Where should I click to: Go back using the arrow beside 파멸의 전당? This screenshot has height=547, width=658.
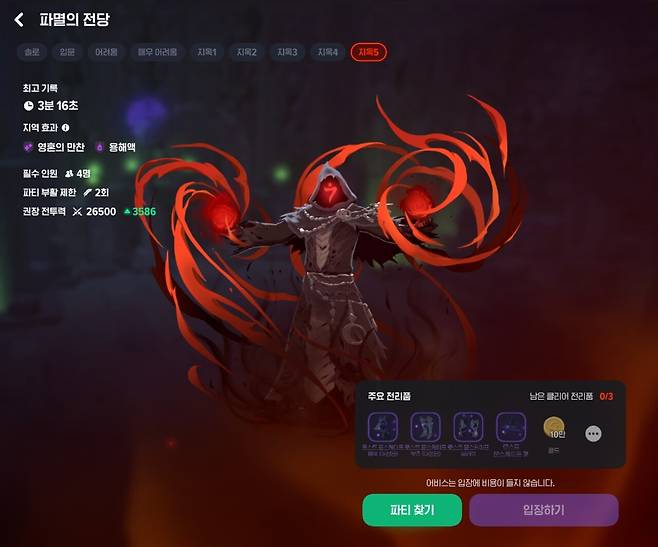[18, 20]
